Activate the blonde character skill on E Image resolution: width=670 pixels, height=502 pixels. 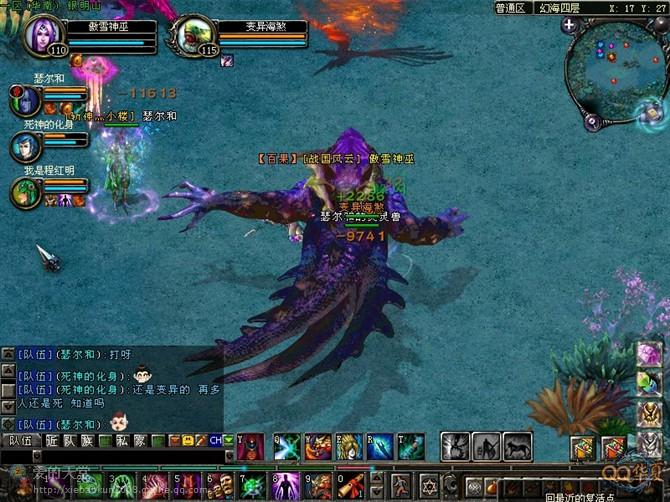coord(349,446)
